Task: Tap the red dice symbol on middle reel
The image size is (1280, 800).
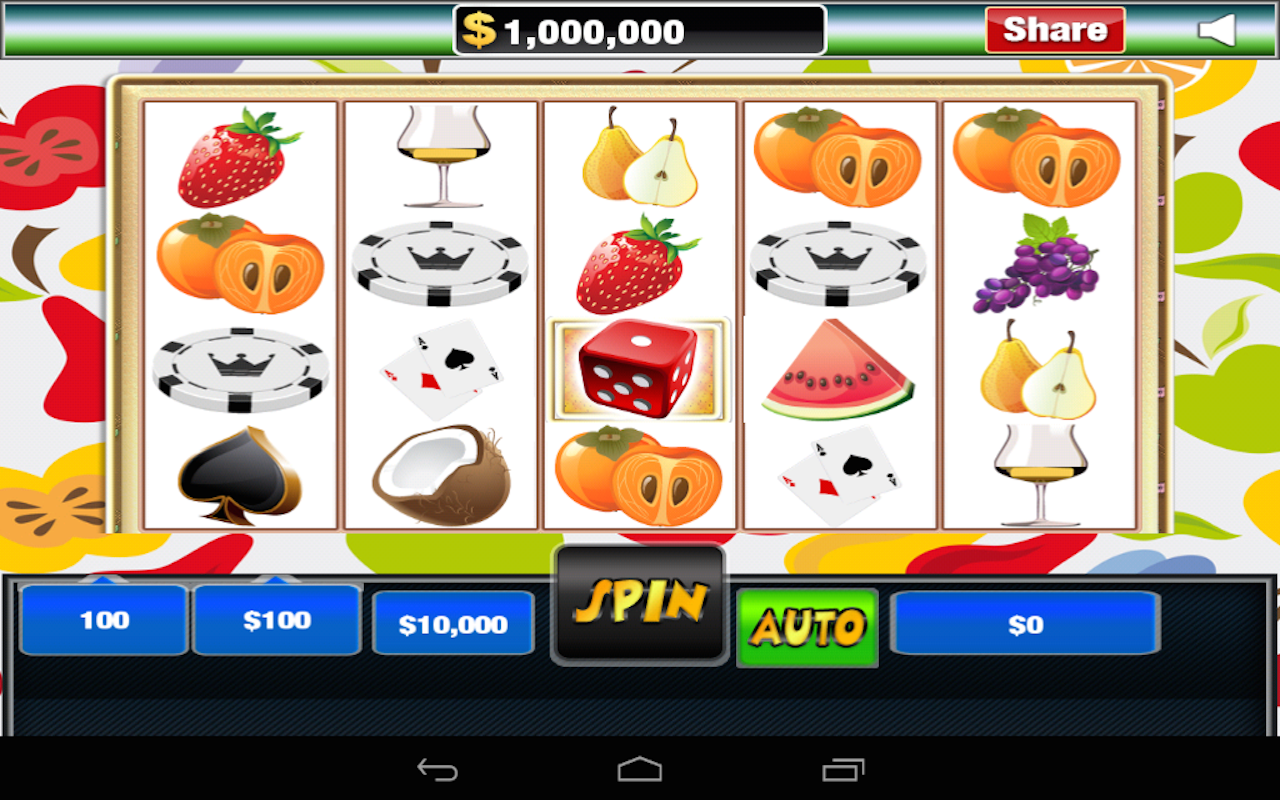Action: coord(638,370)
